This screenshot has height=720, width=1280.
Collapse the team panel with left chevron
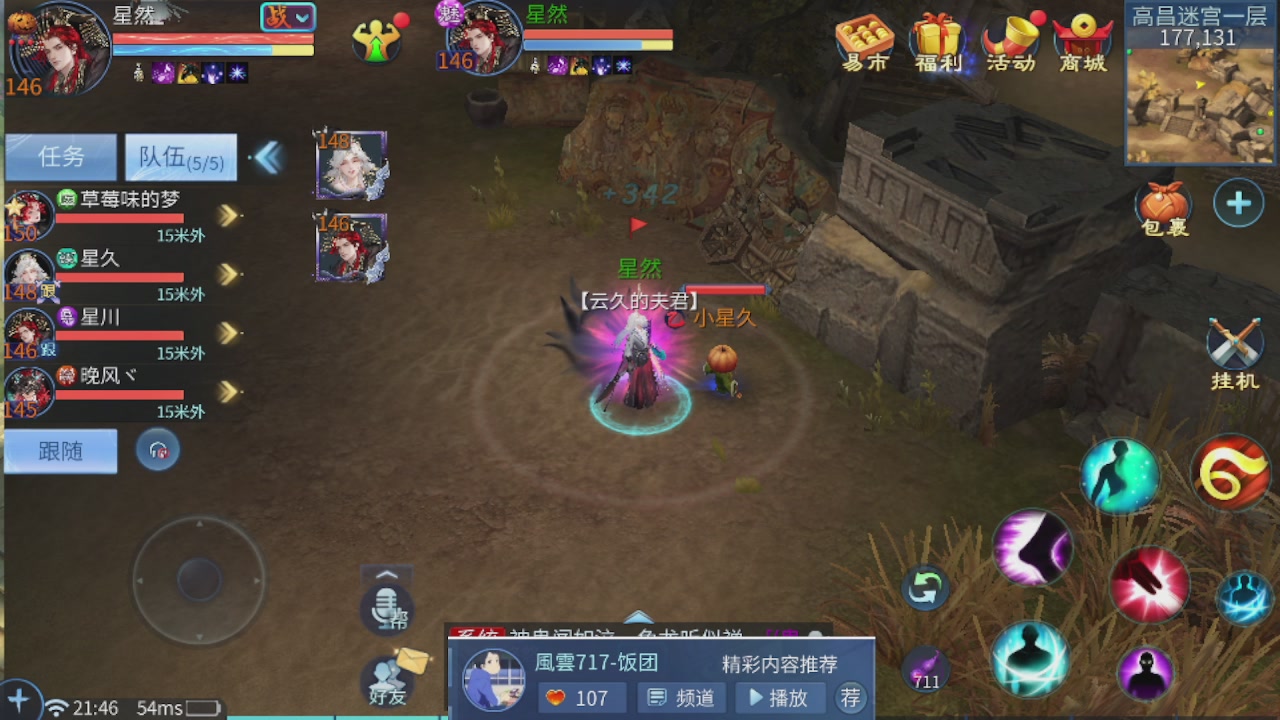(x=268, y=157)
